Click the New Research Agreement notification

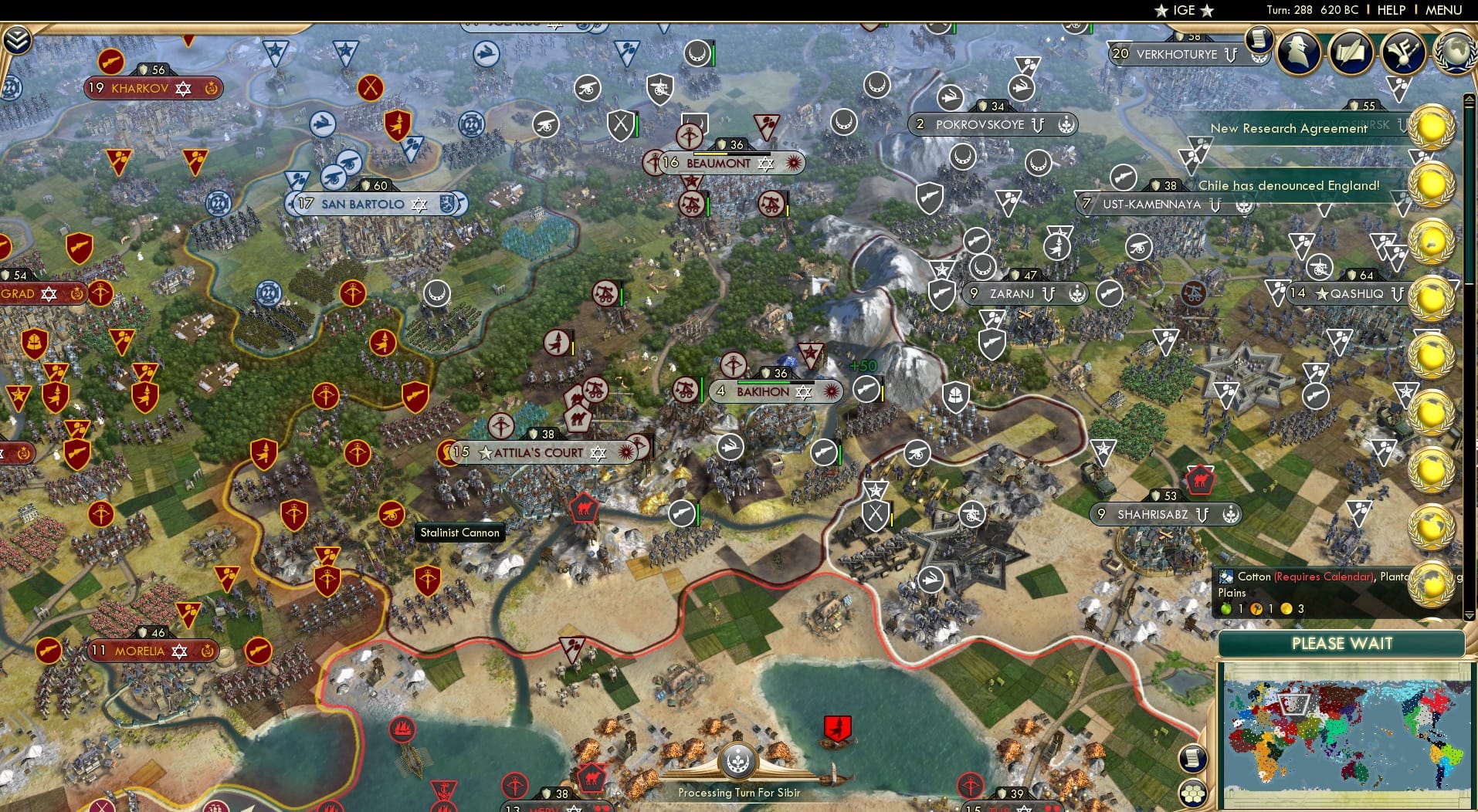point(1288,128)
